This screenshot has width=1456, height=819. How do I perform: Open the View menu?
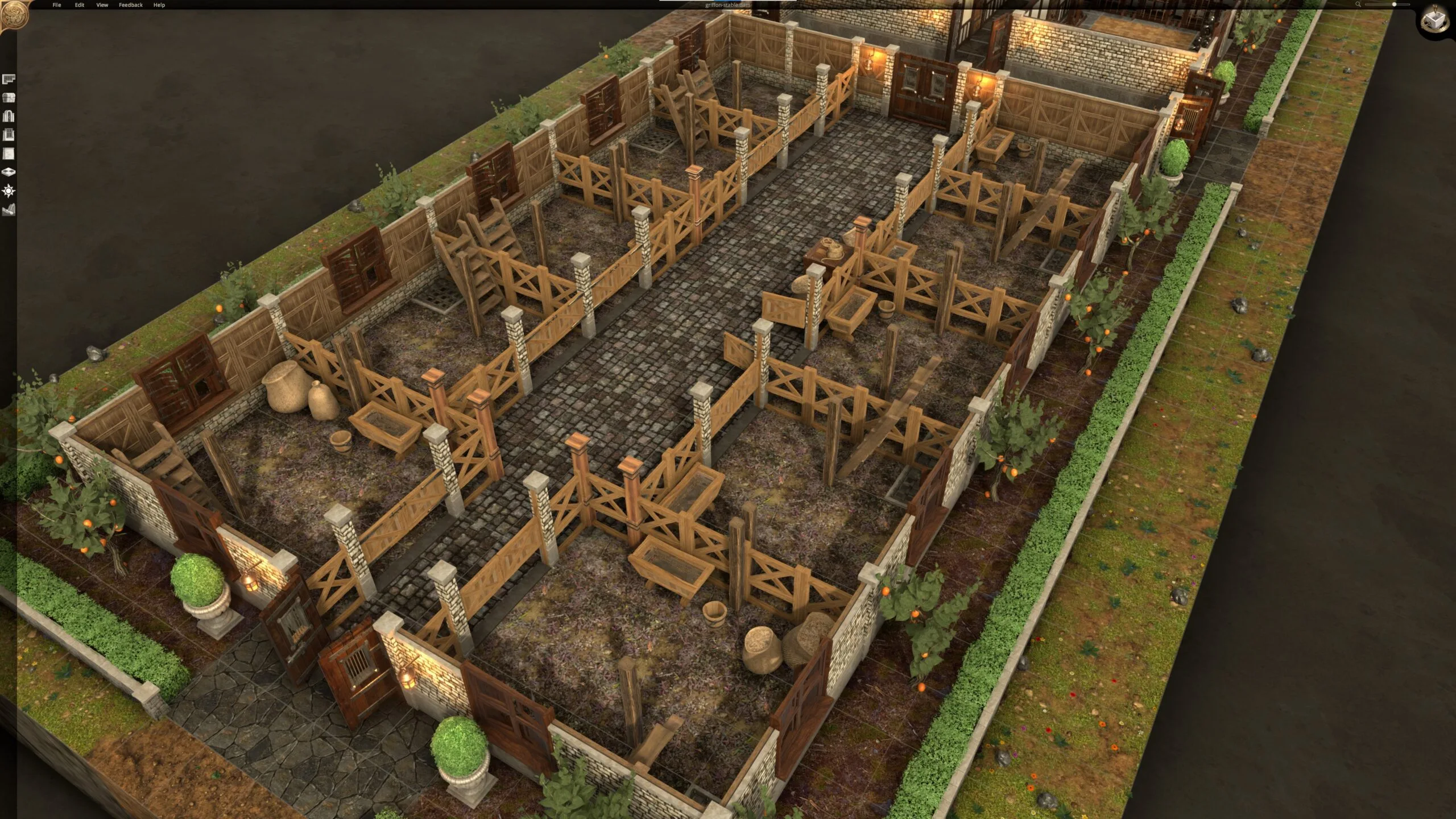tap(102, 5)
